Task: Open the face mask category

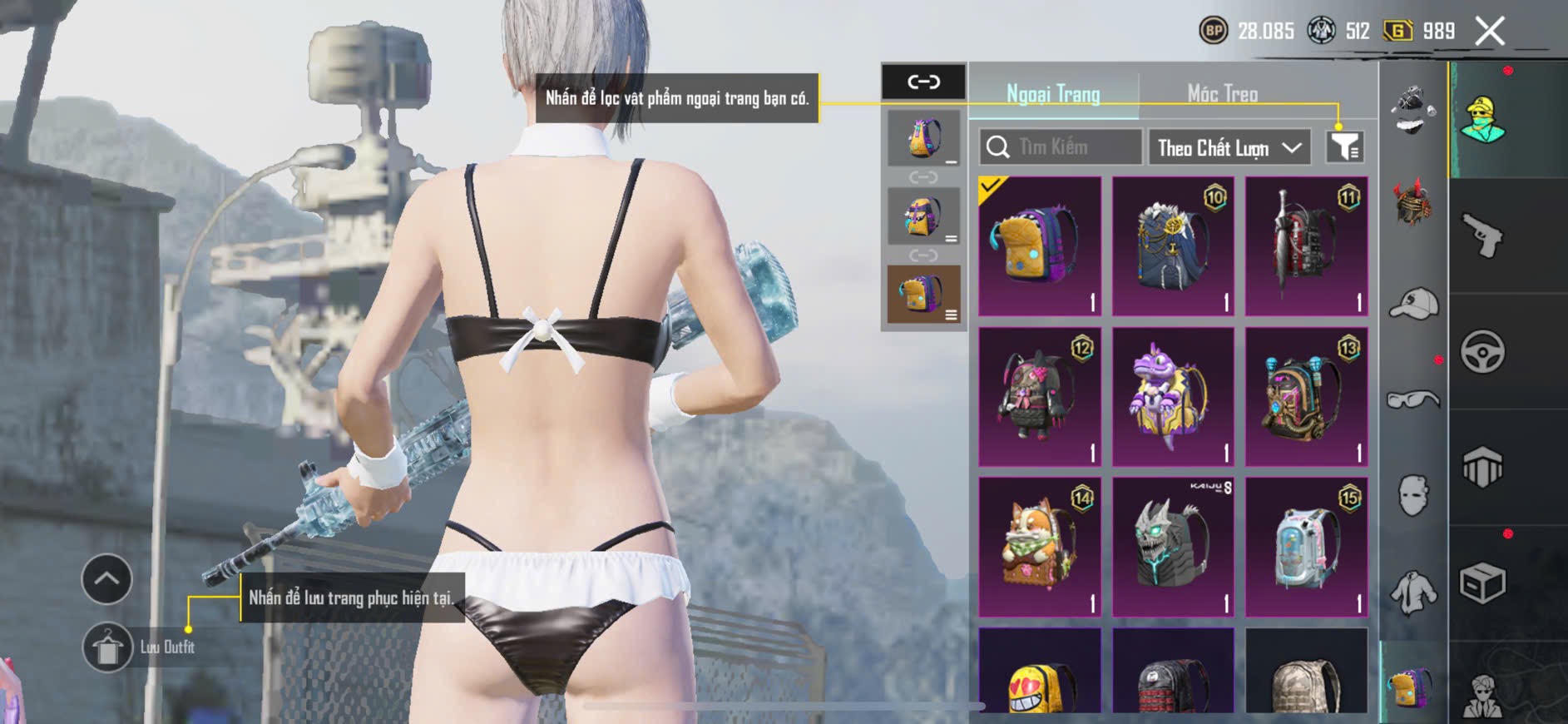Action: click(1413, 496)
